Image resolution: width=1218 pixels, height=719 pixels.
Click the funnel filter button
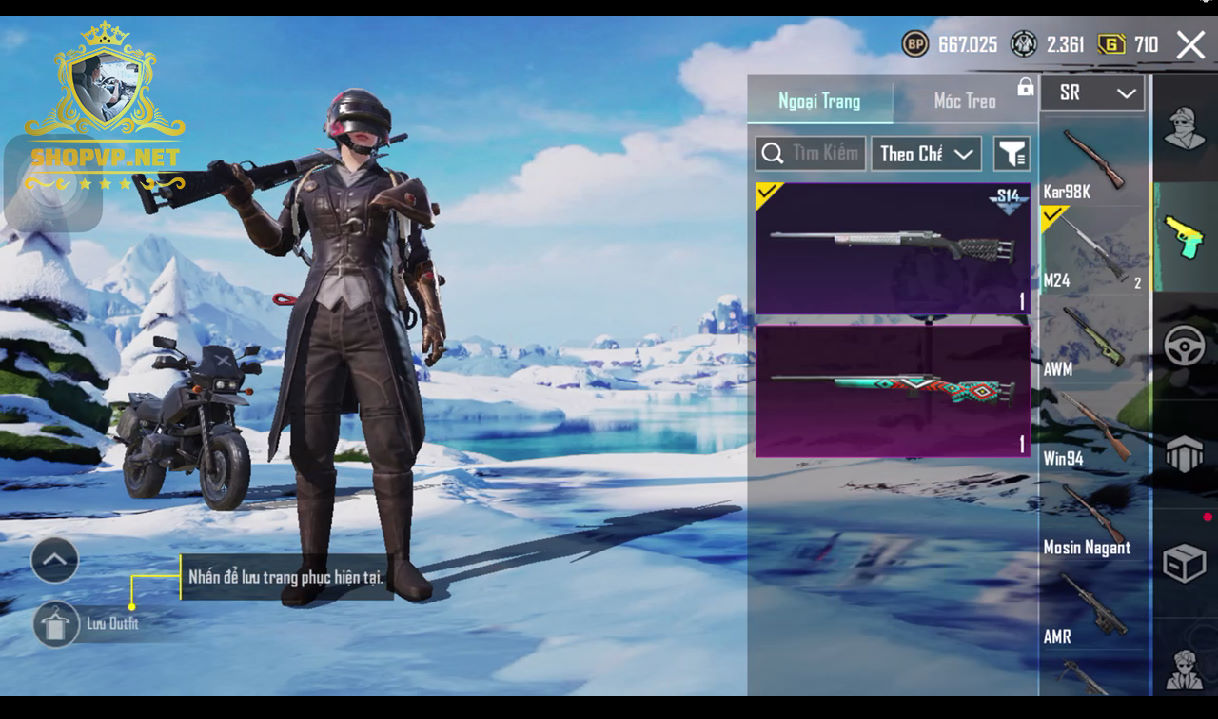coord(1011,154)
